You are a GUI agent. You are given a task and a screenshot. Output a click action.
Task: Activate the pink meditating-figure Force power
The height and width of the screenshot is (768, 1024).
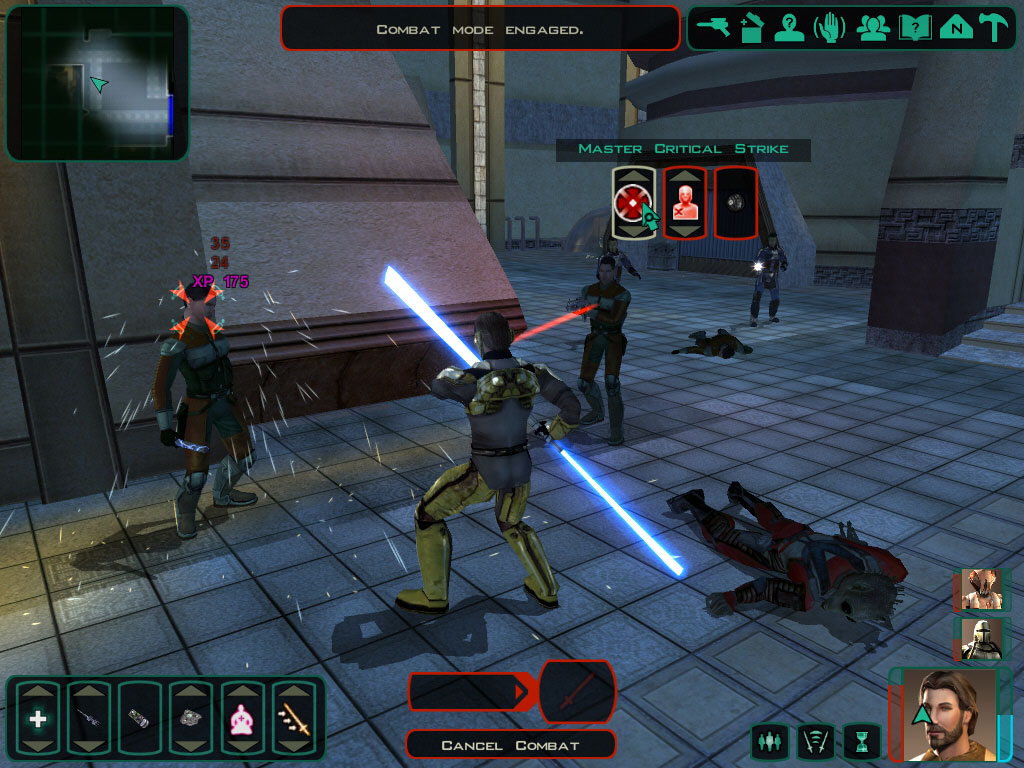[x=241, y=718]
